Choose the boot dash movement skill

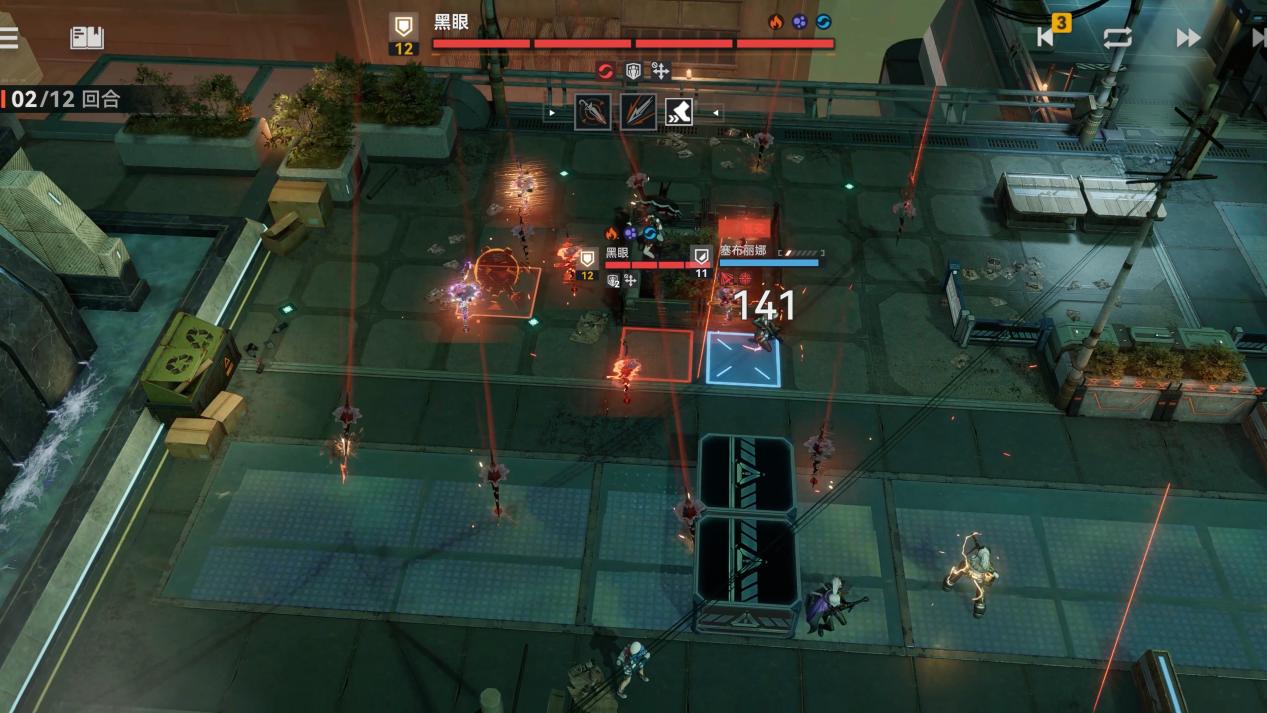coord(681,112)
